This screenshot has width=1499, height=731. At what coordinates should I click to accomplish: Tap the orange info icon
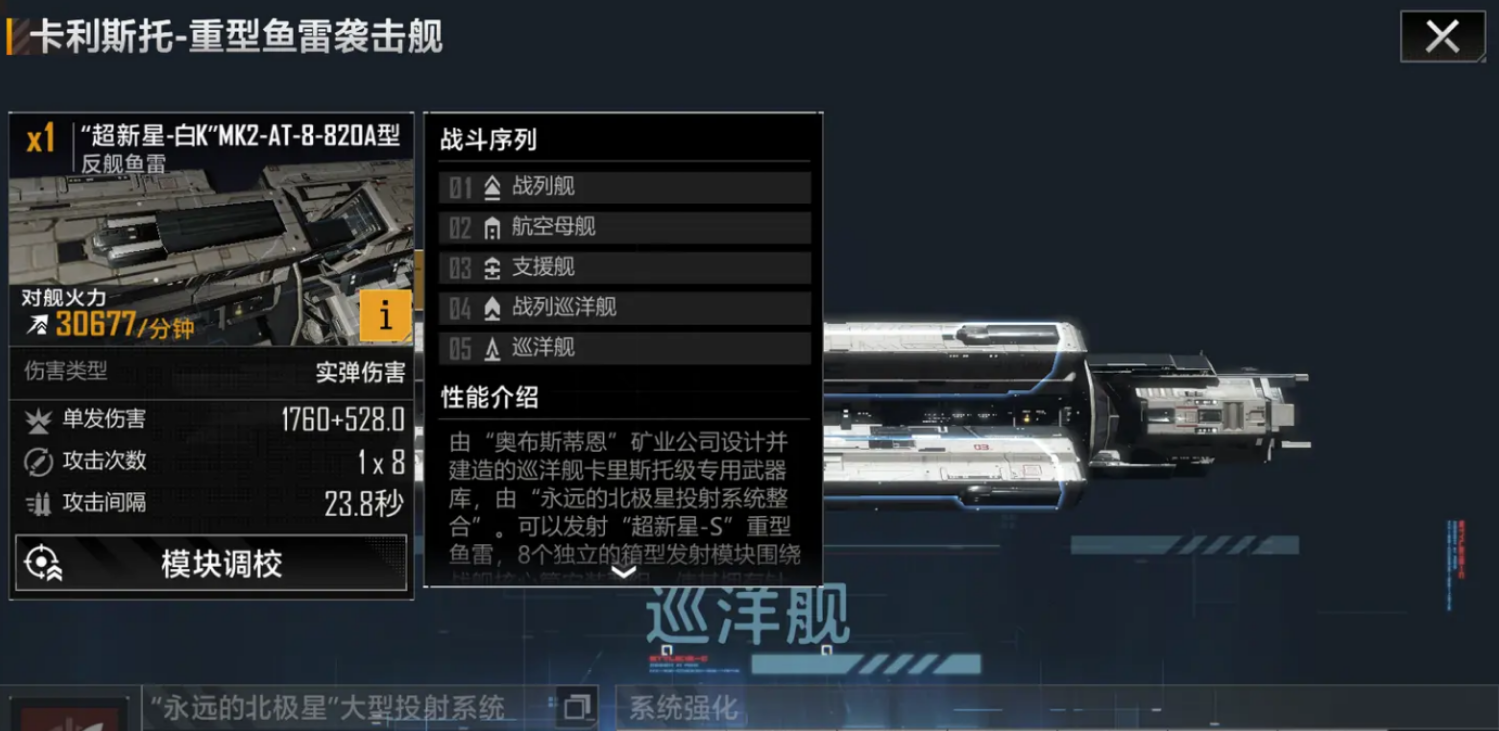[x=385, y=316]
